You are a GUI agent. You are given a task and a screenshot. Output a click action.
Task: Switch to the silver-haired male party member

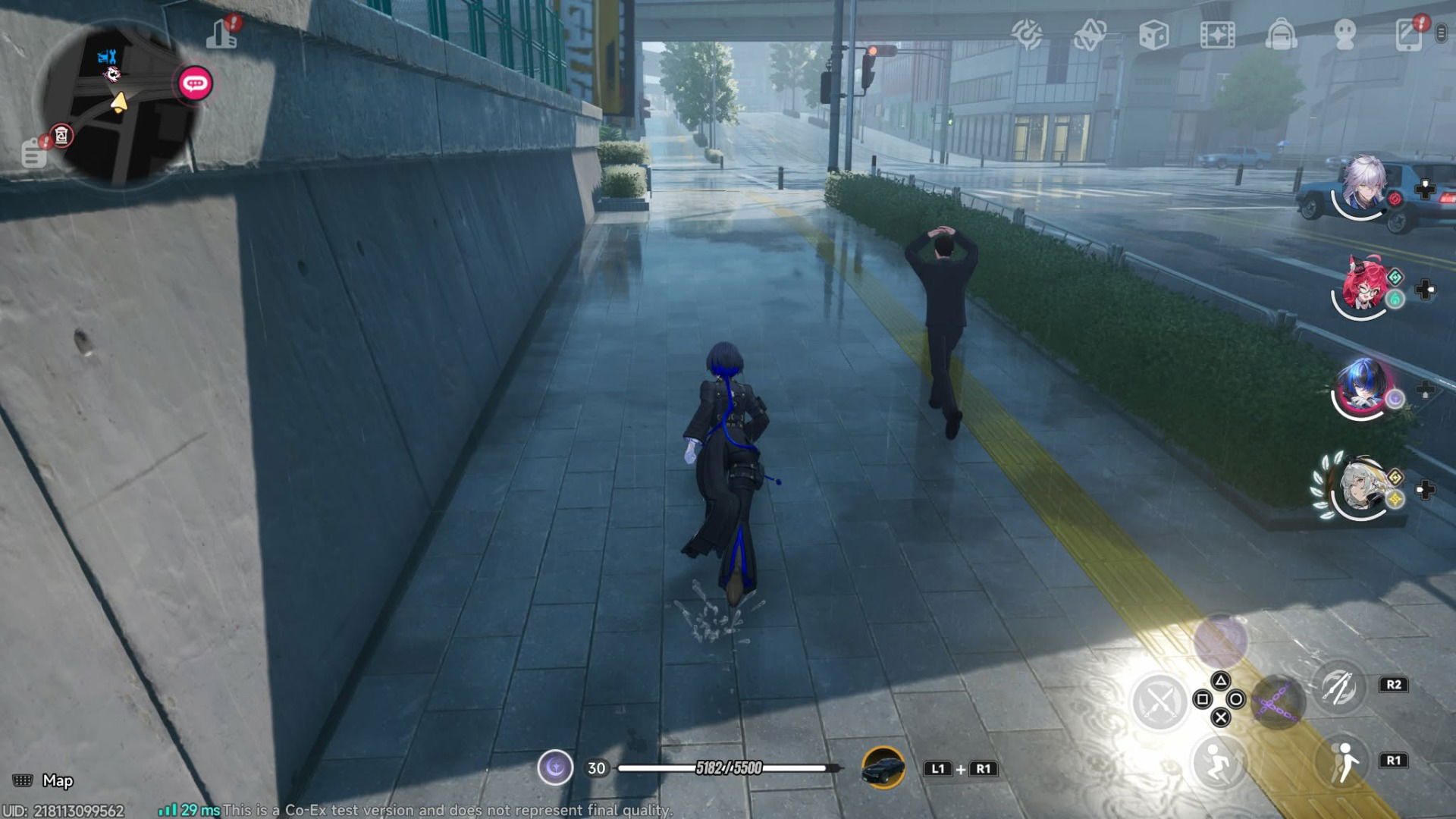(x=1363, y=186)
